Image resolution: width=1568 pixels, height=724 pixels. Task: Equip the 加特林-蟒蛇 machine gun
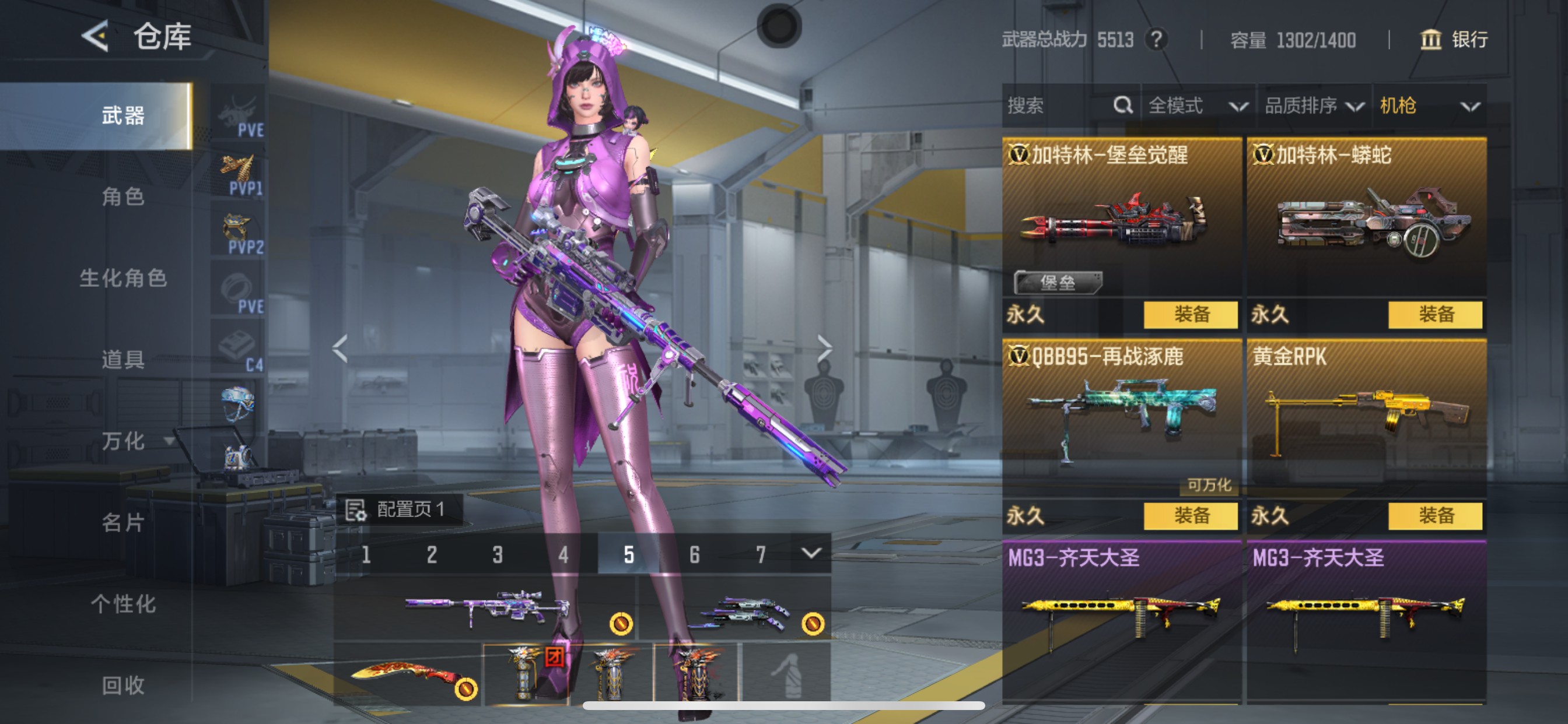pyautogui.click(x=1434, y=315)
